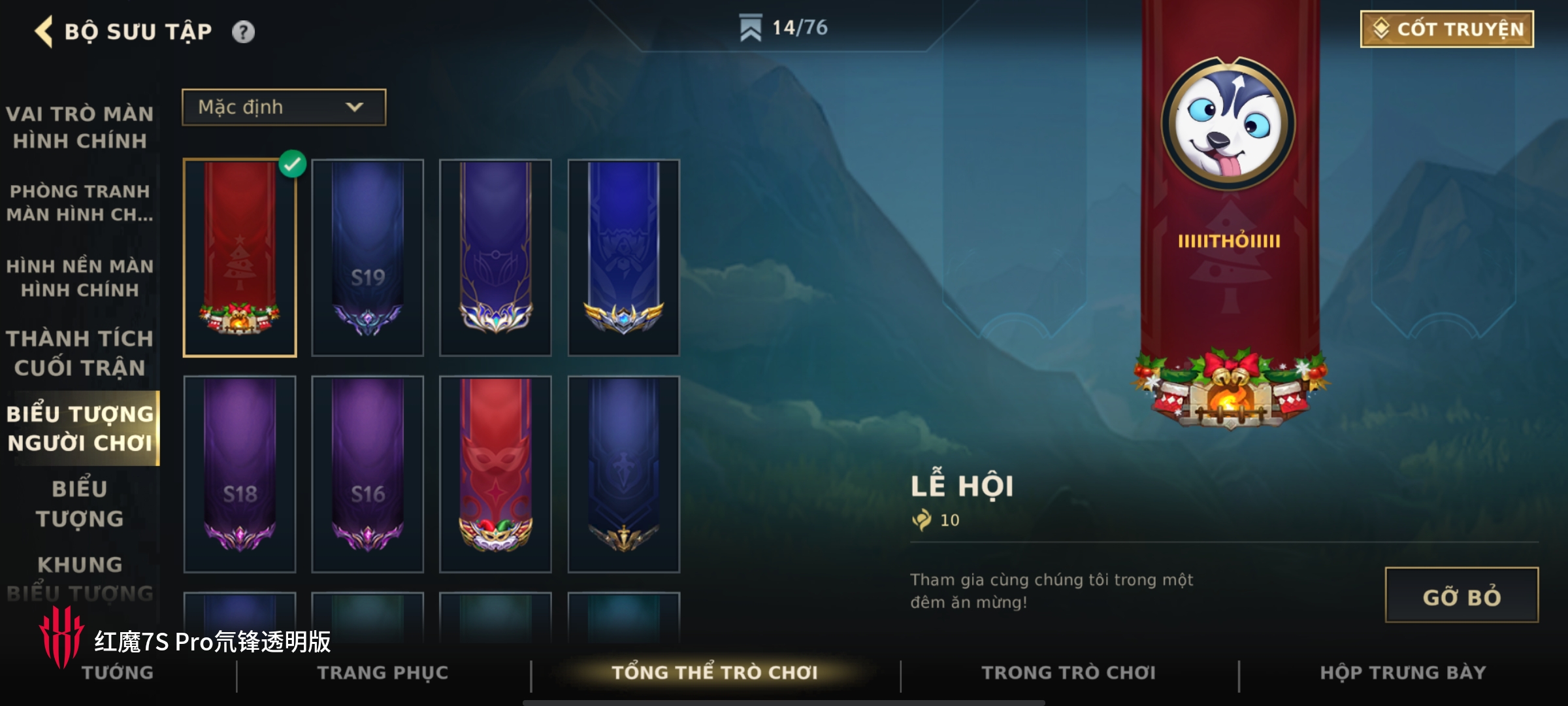Select the Tổng Thể Trò Chơi tab
The height and width of the screenshot is (706, 1568).
[715, 673]
